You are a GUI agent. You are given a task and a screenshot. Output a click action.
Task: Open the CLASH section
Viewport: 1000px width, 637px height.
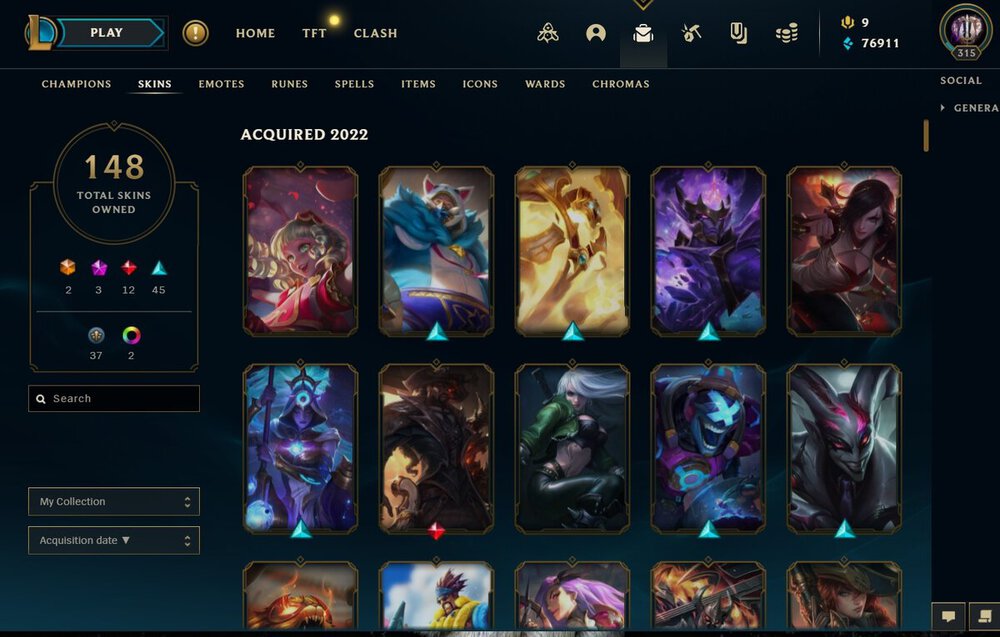tap(375, 33)
